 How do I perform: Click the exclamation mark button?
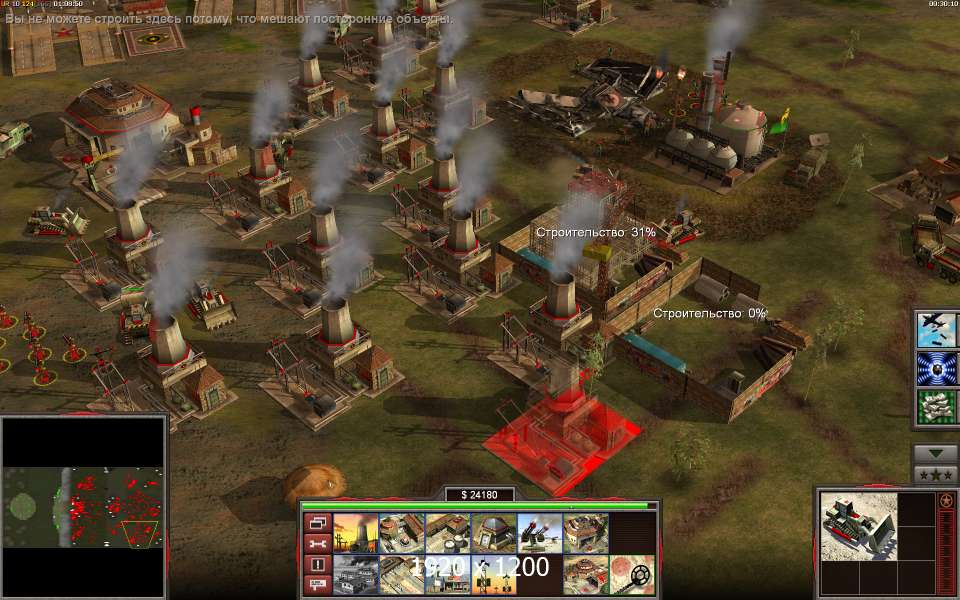pyautogui.click(x=317, y=565)
